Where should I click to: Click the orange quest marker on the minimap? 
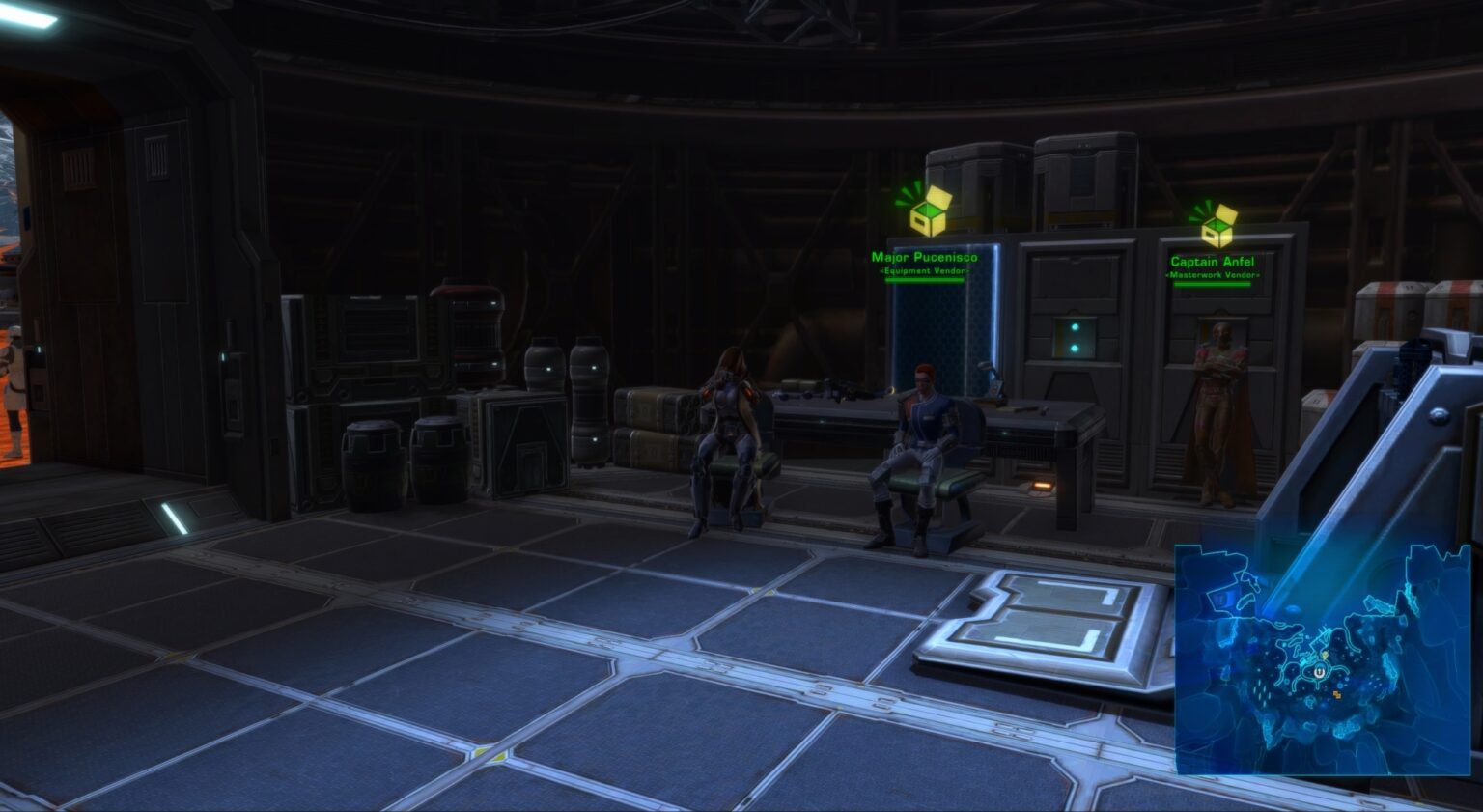[x=1339, y=695]
